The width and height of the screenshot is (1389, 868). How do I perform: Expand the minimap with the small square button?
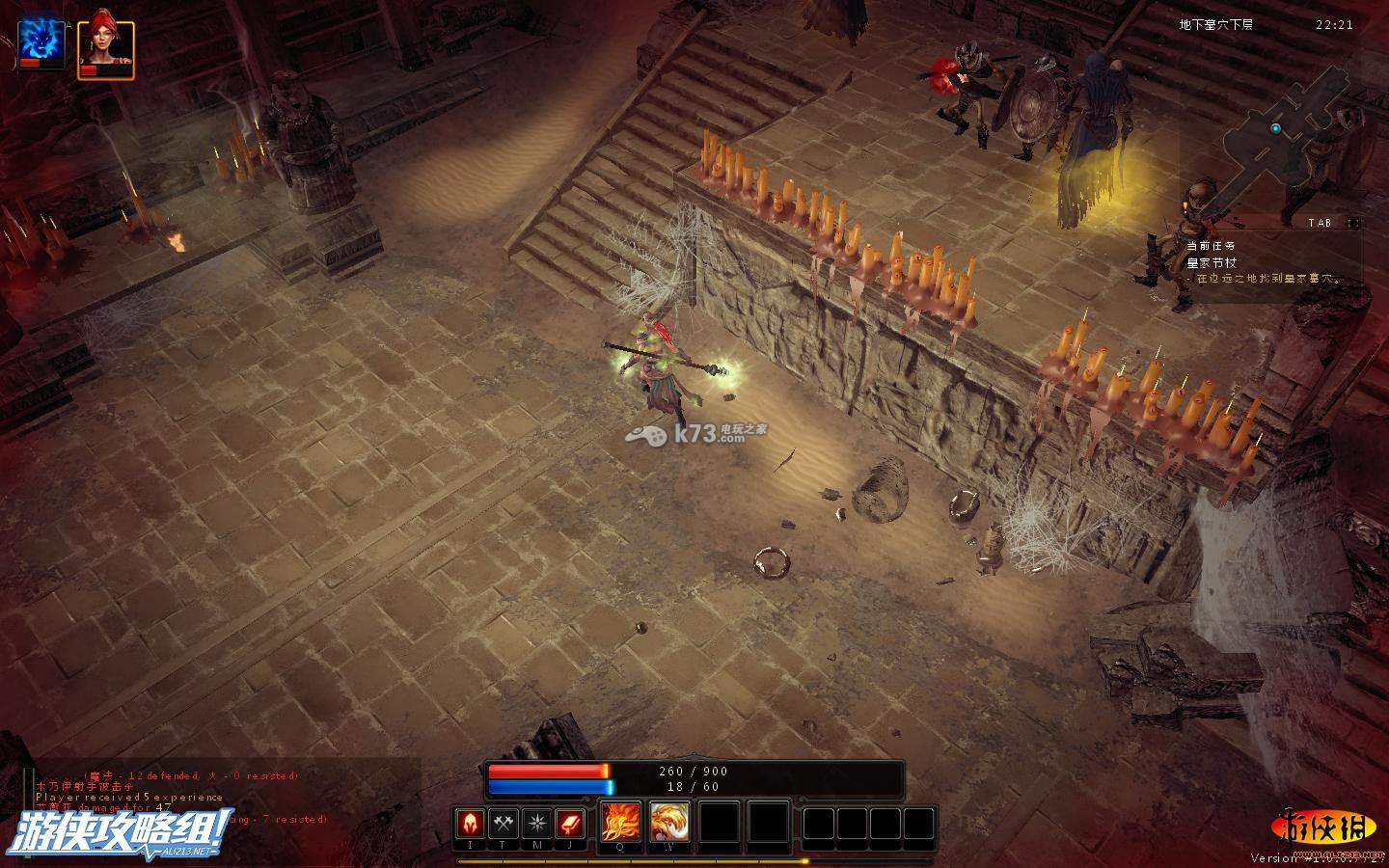coord(1353,223)
